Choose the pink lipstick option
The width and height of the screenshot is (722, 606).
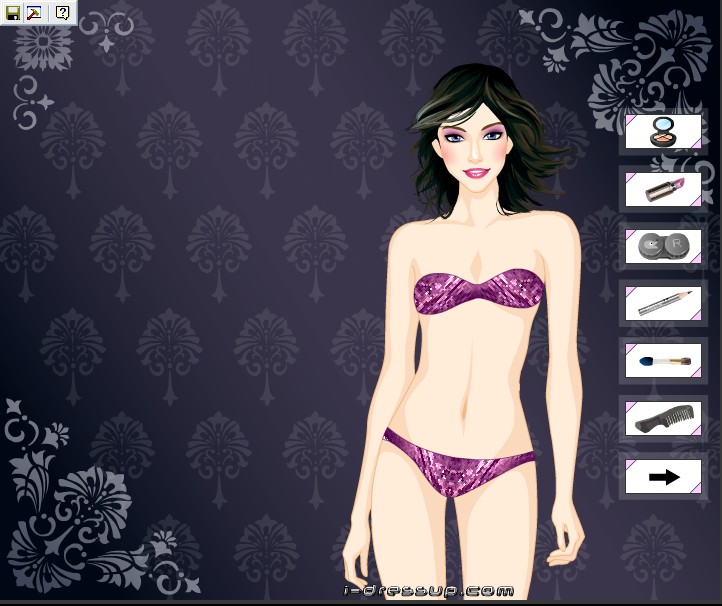(663, 188)
